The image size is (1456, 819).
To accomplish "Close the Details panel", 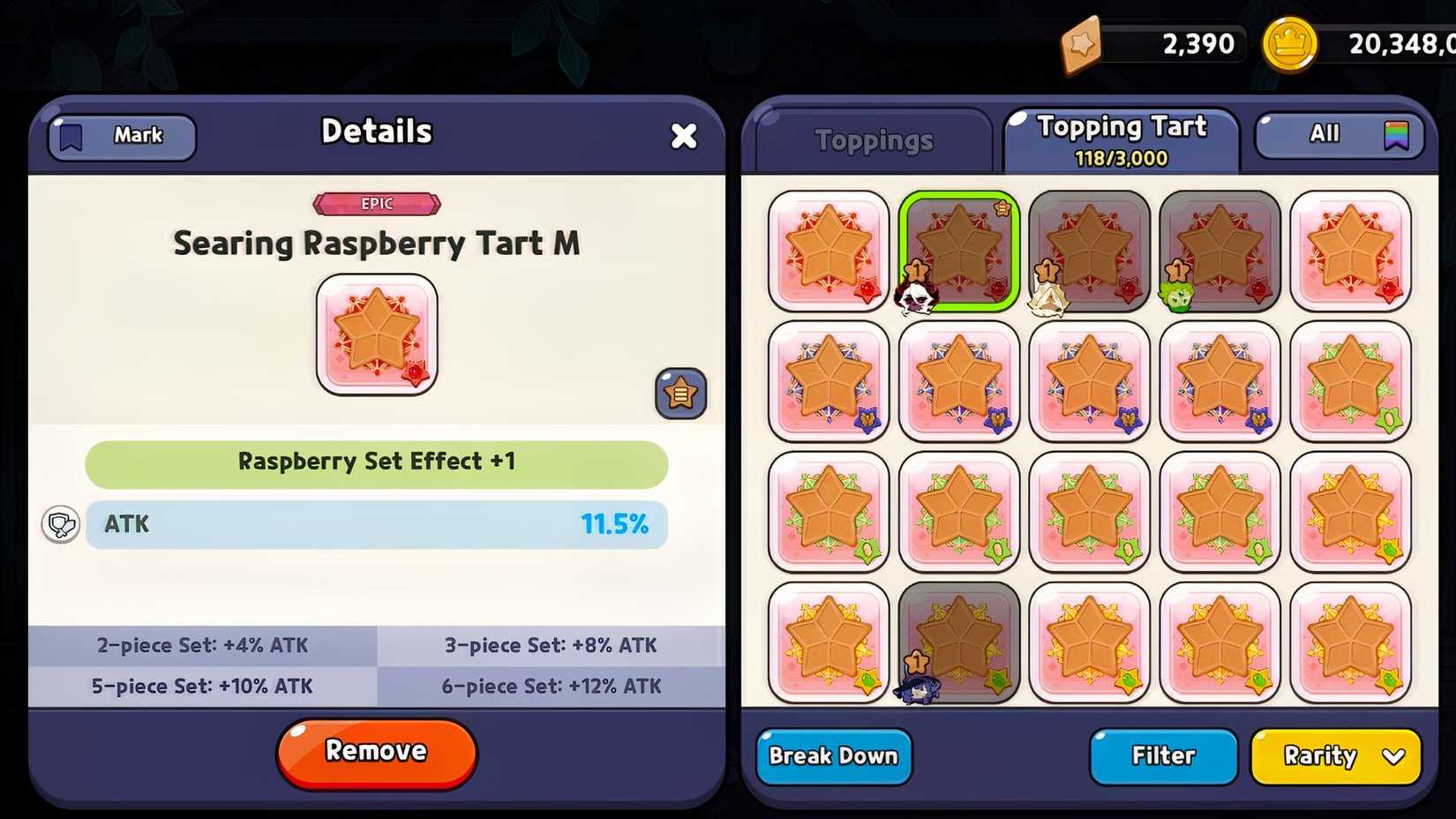I will [684, 136].
